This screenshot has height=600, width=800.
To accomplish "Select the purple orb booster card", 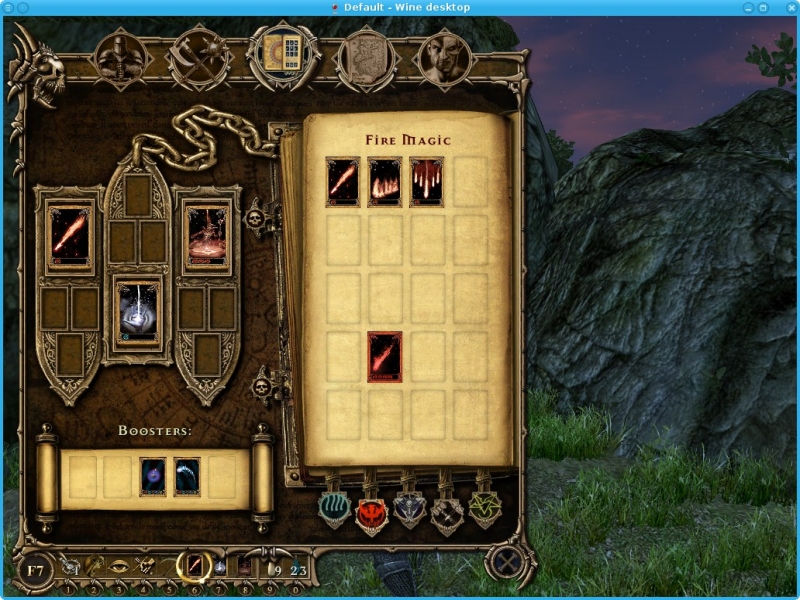I will tap(153, 477).
